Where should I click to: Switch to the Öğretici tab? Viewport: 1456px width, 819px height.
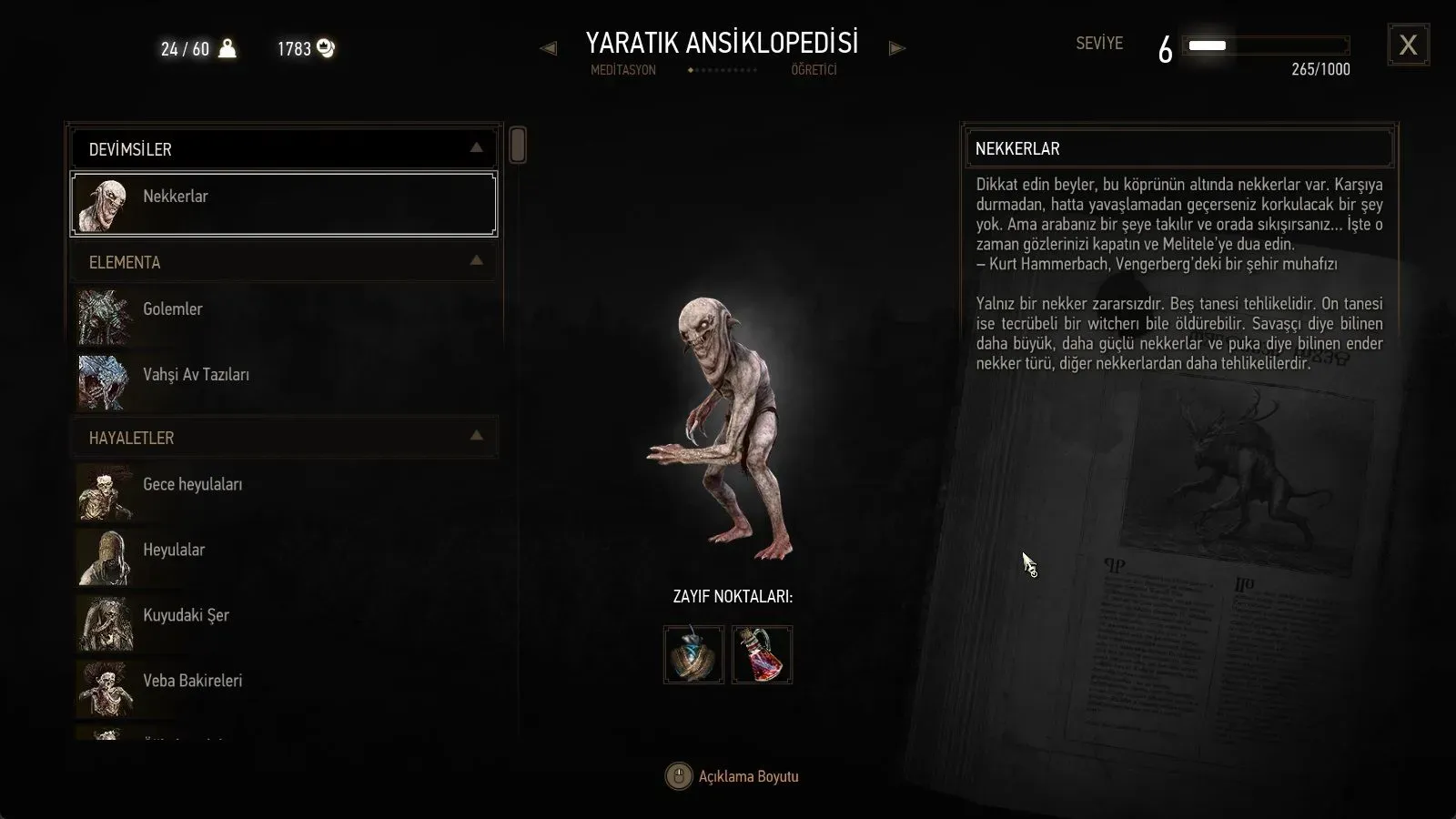point(814,70)
